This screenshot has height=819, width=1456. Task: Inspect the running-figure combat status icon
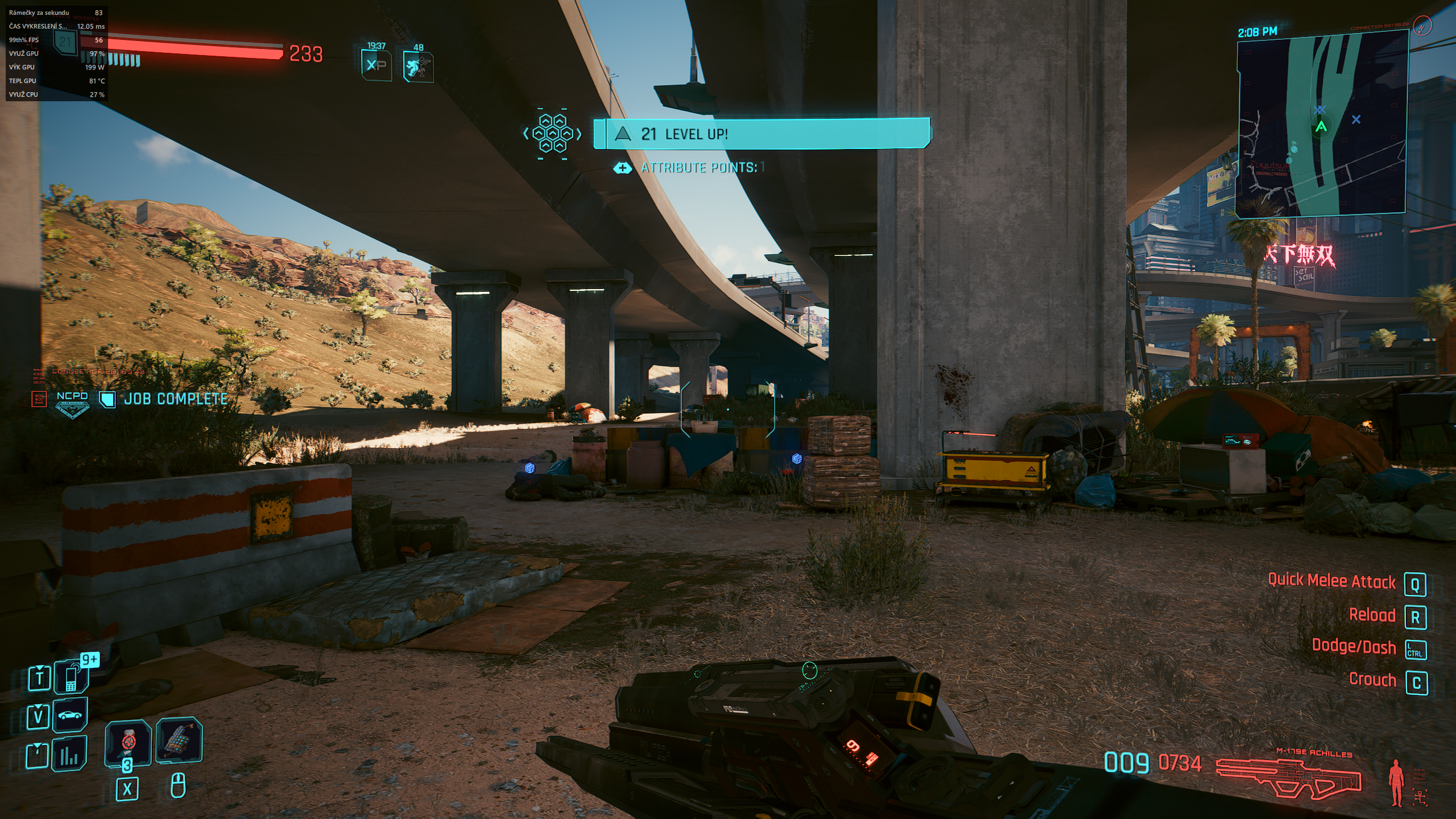tap(418, 67)
